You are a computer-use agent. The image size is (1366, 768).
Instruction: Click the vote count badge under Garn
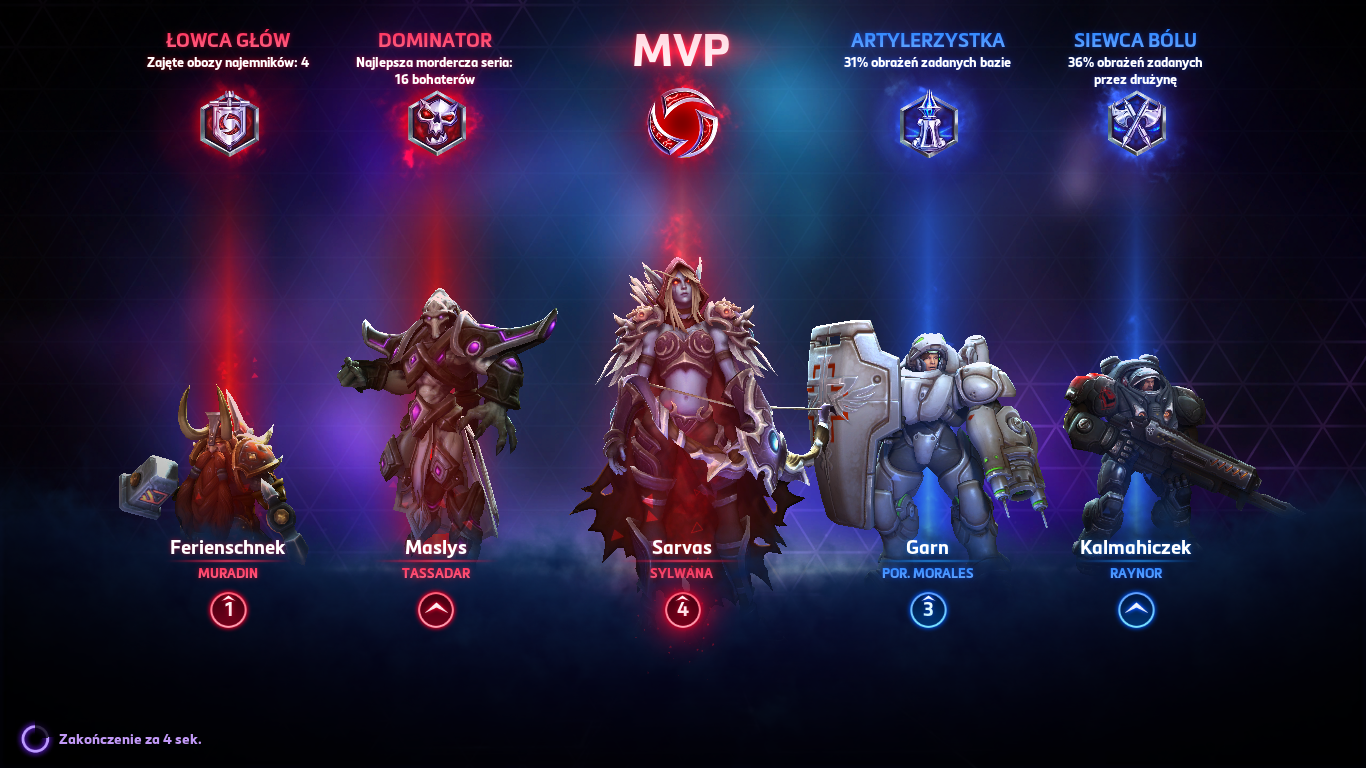[x=928, y=608]
